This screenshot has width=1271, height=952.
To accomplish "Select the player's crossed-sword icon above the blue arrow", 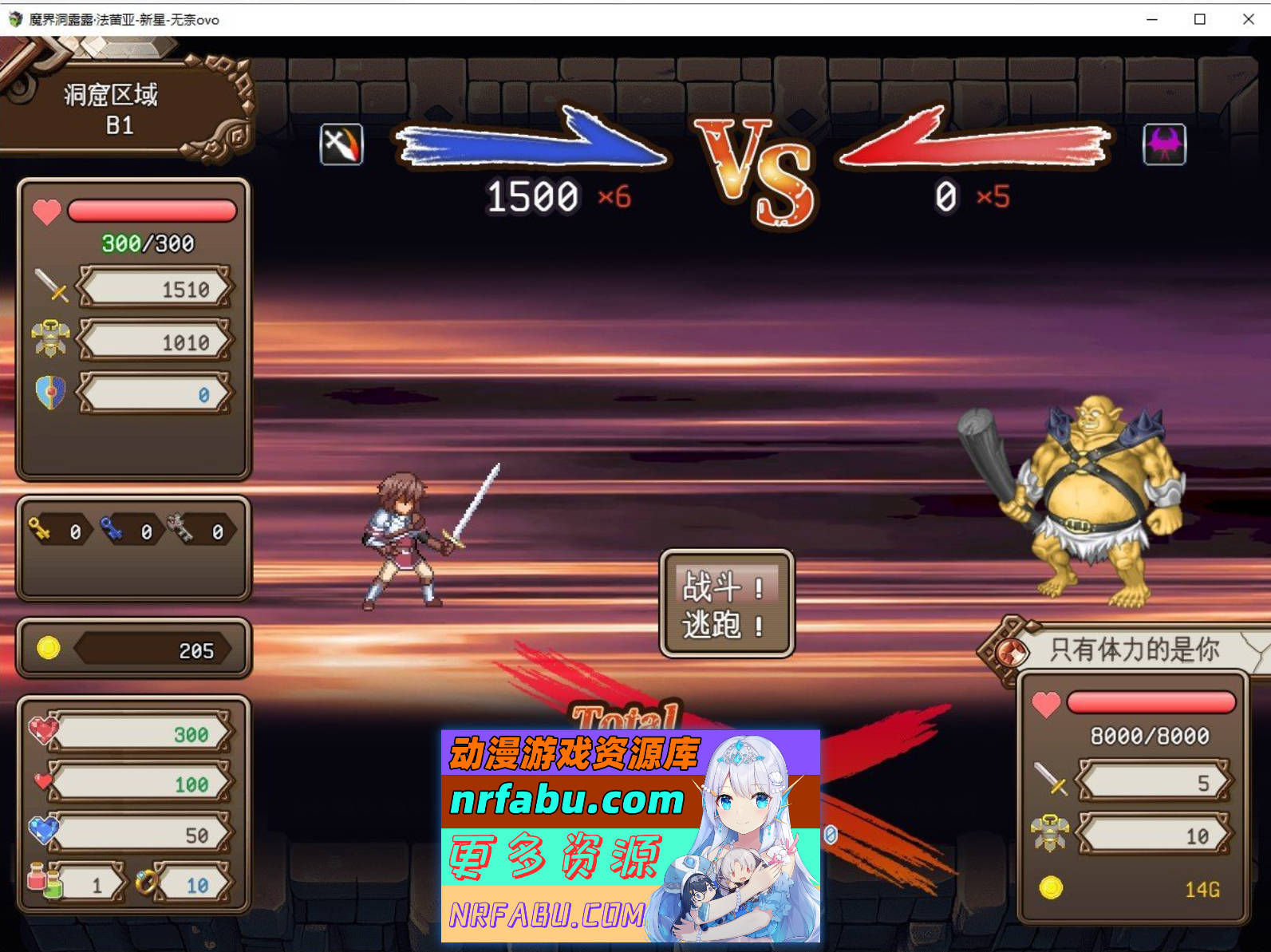I will point(341,145).
